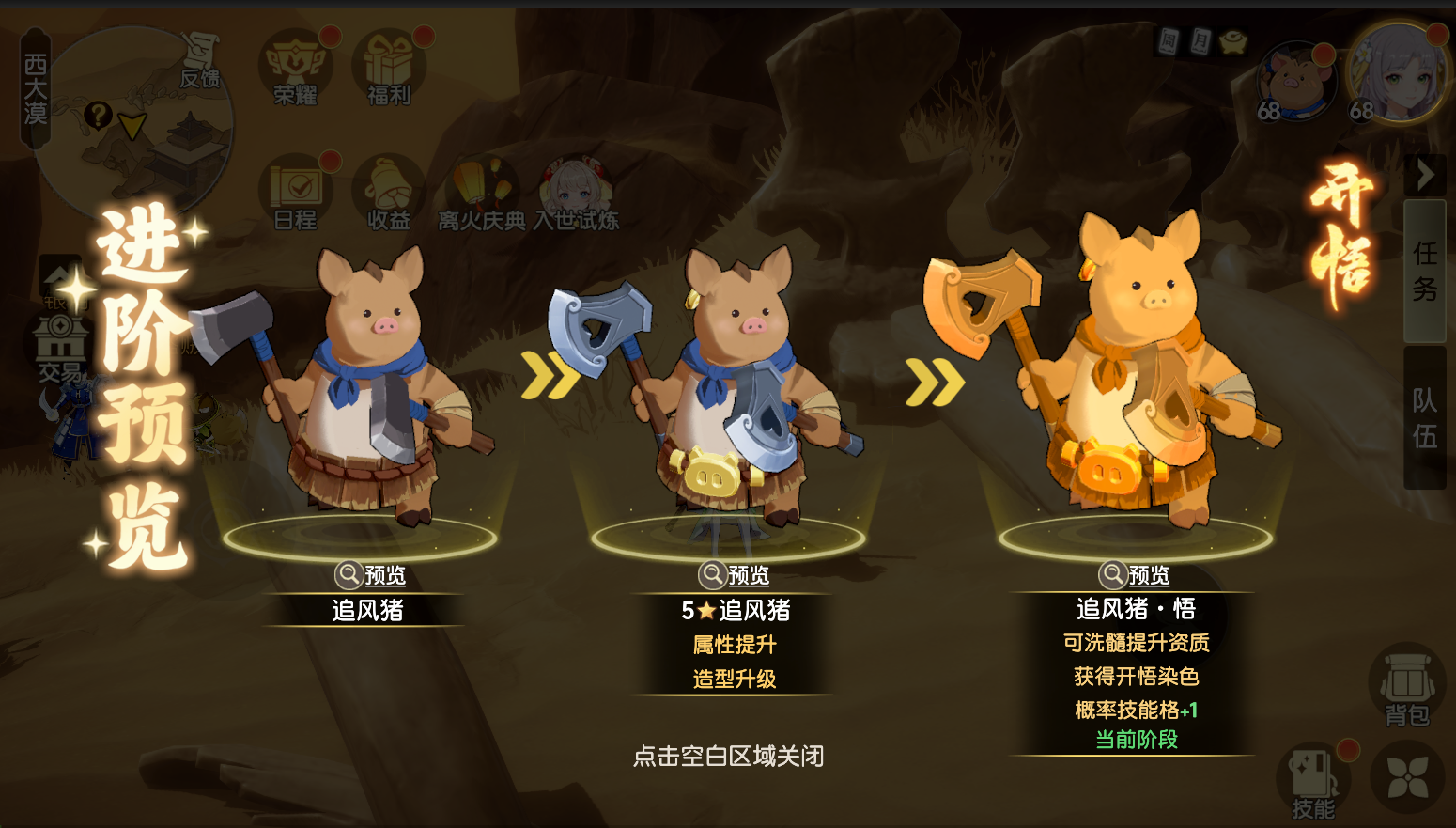1456x828 pixels.
Task: Preview the base 追风猪 form
Action: (371, 574)
